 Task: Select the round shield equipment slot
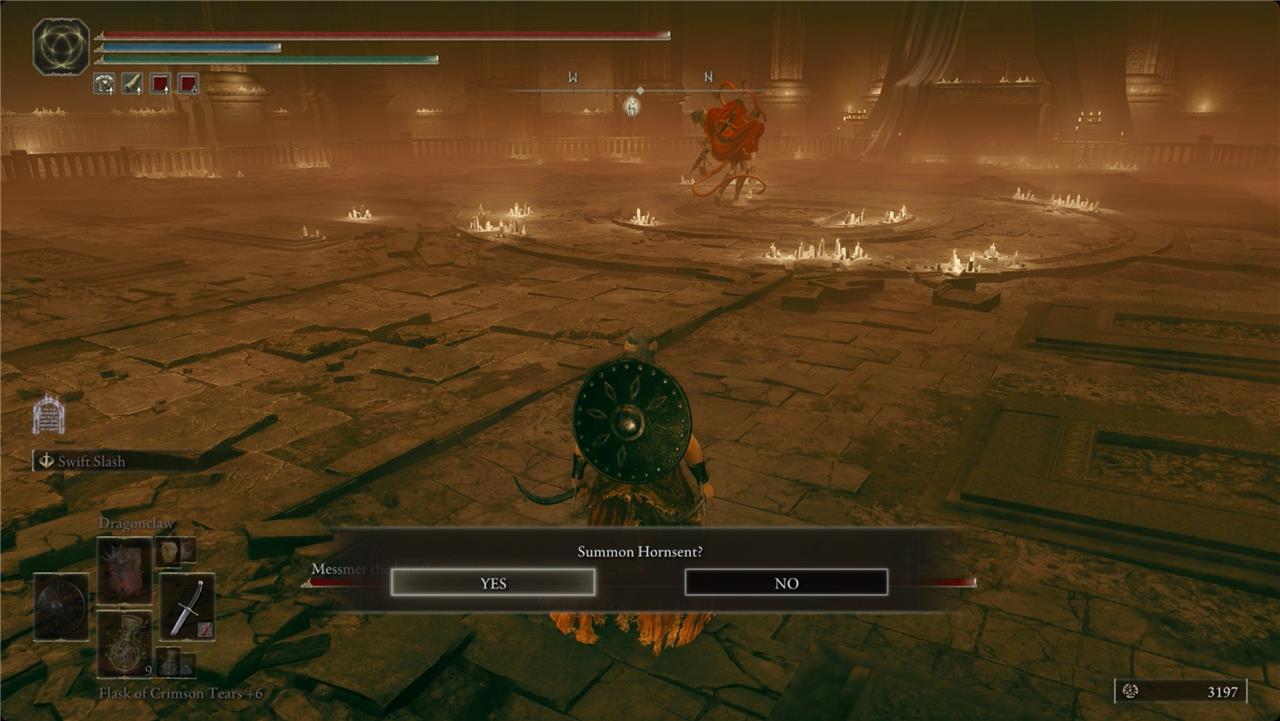point(61,606)
